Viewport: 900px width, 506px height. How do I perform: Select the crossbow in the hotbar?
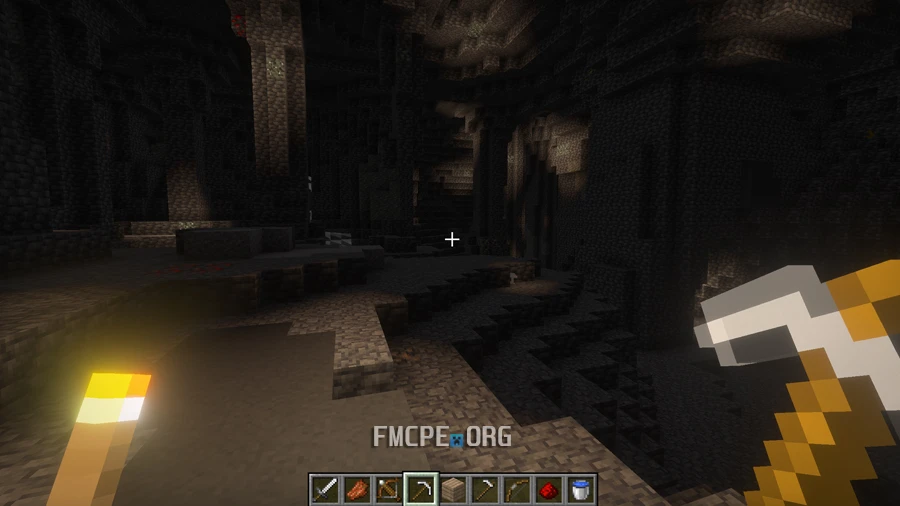(x=388, y=489)
